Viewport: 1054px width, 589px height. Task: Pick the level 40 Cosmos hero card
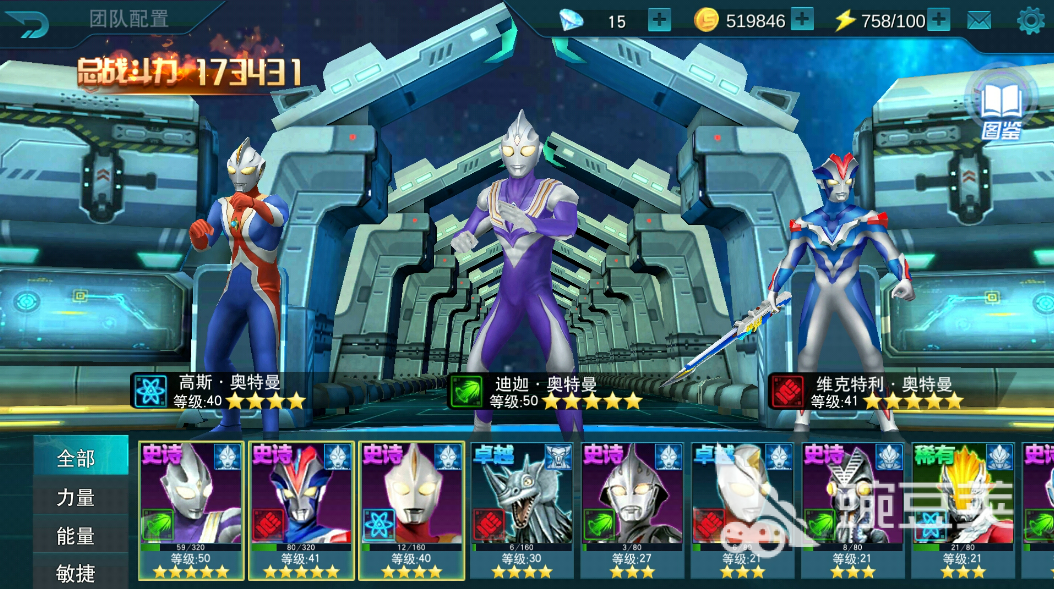[x=411, y=510]
